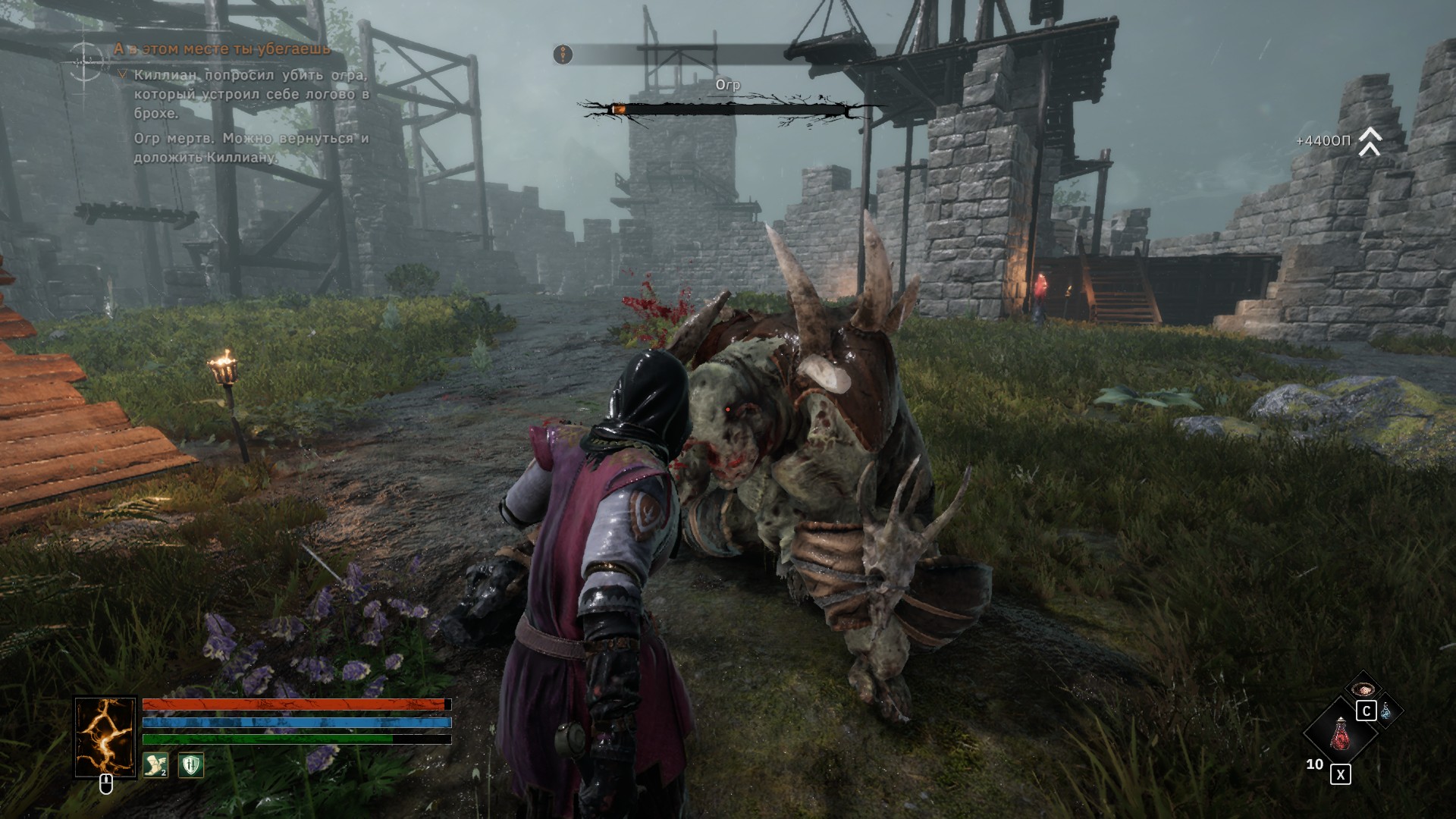
Task: Click the orange compass marker icon
Action: (x=563, y=55)
